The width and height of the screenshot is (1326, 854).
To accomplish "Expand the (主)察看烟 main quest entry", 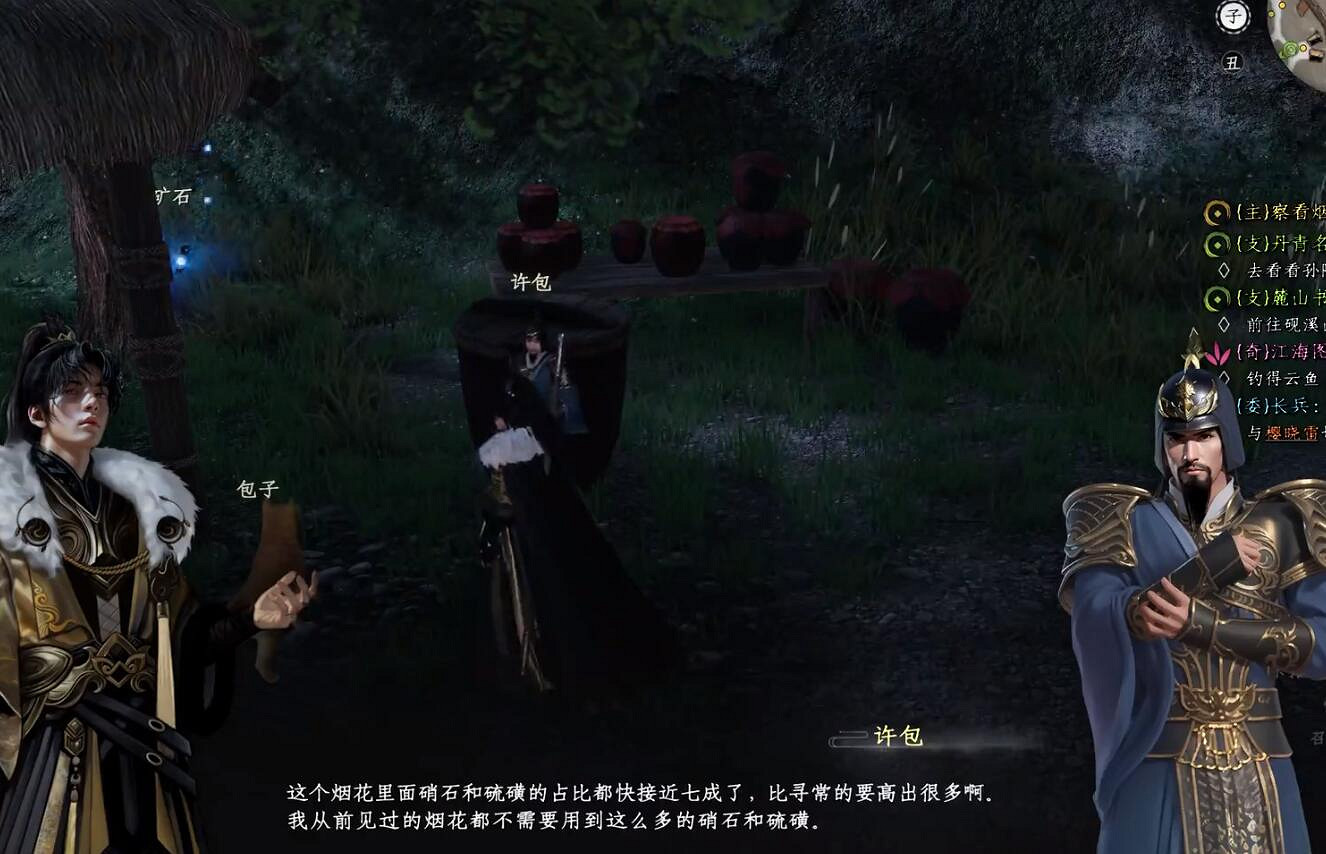I will 1270,212.
